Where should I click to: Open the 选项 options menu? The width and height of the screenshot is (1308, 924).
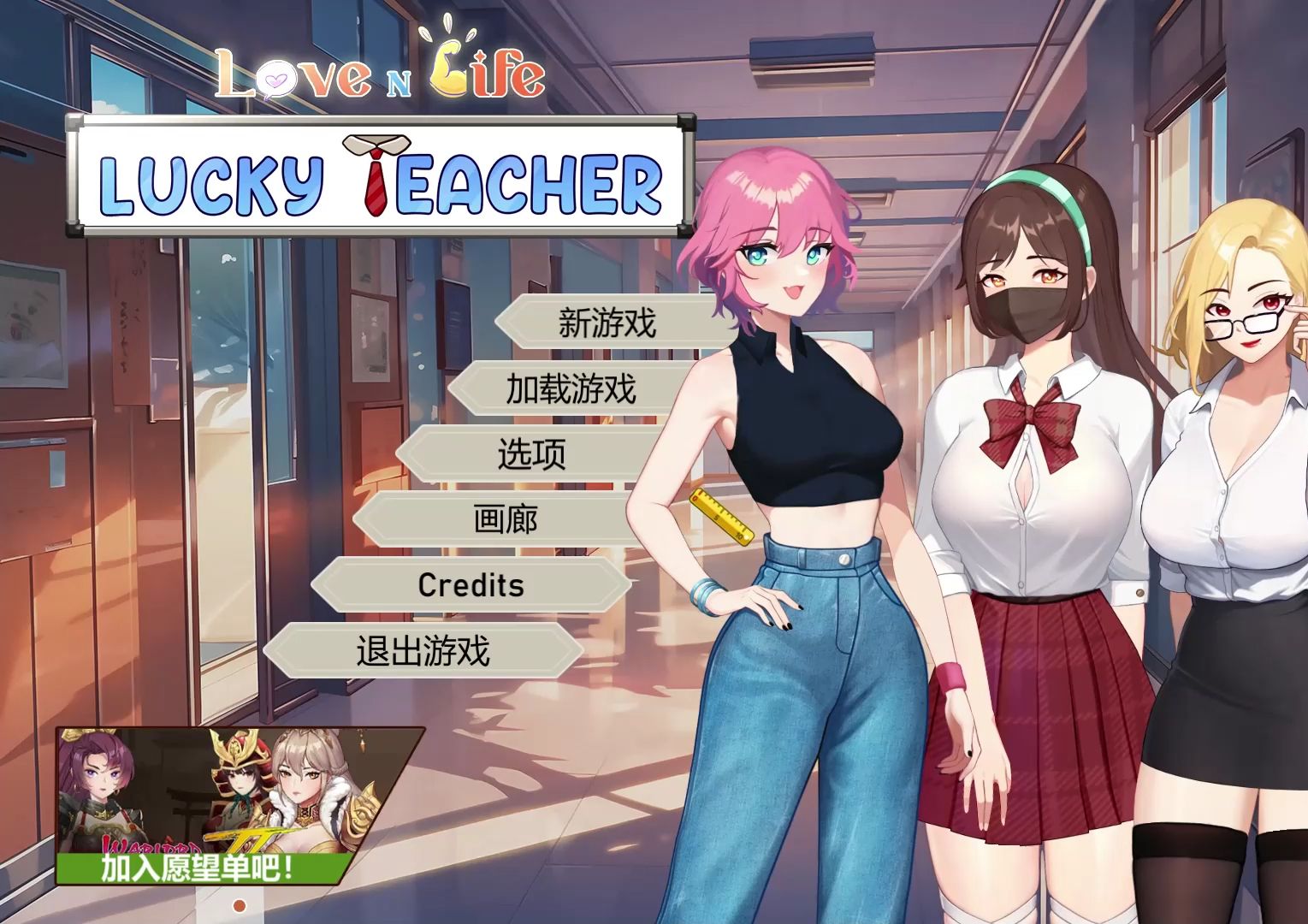[530, 455]
